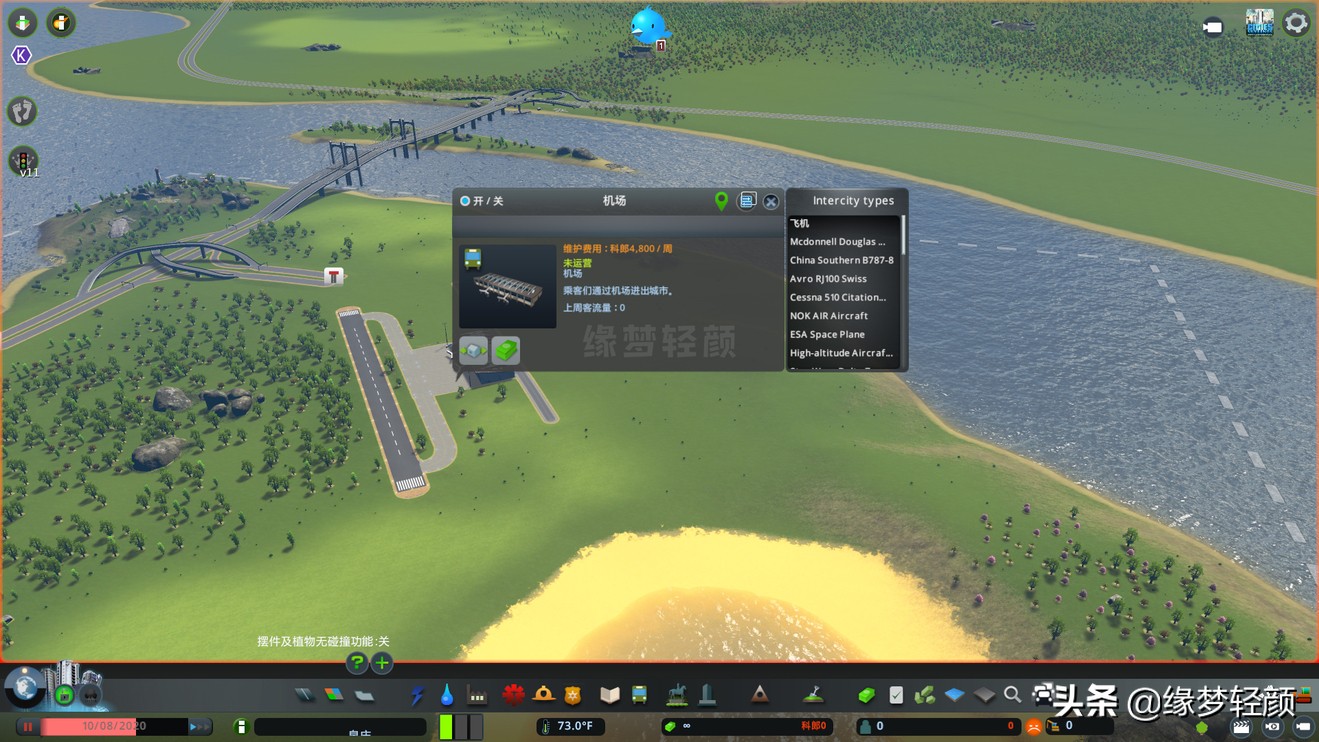Image resolution: width=1319 pixels, height=742 pixels.
Task: Open the traffic light mod button
Action: pyautogui.click(x=23, y=160)
